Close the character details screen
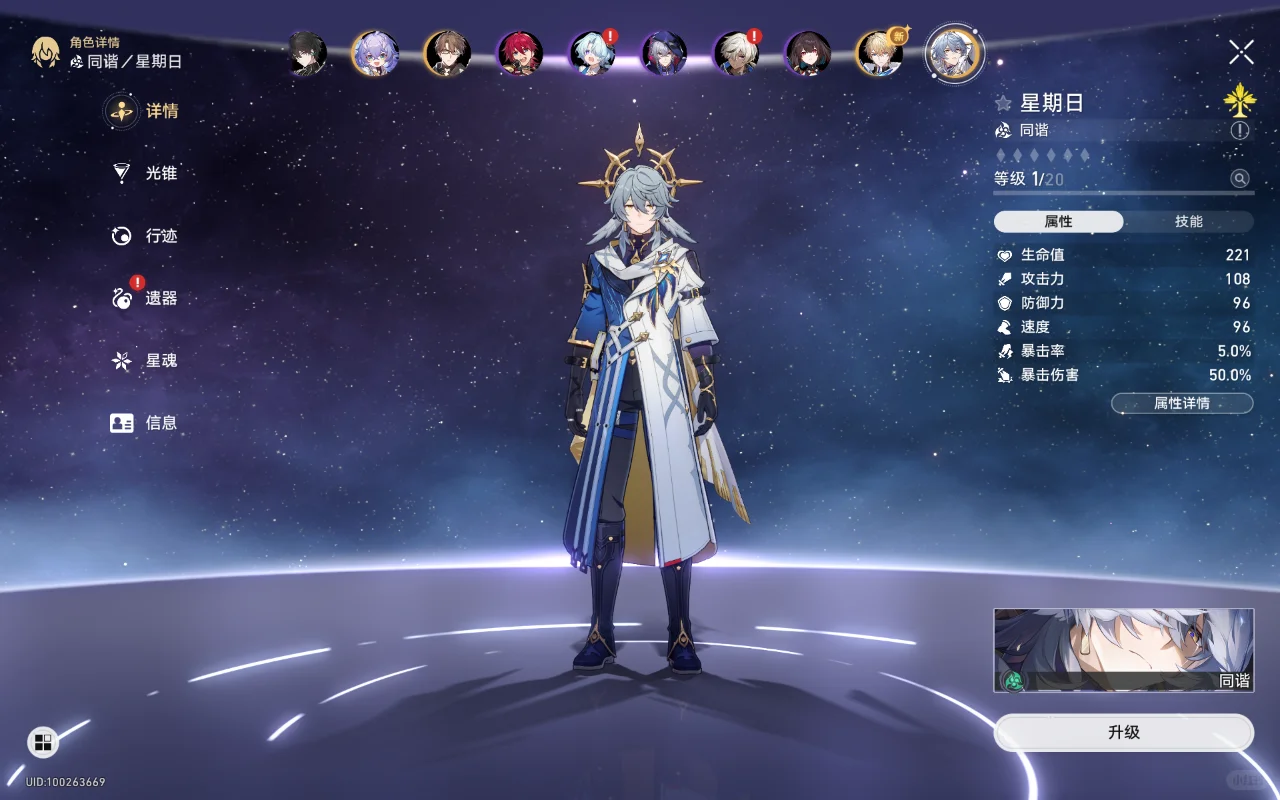This screenshot has height=800, width=1280. 1241,52
